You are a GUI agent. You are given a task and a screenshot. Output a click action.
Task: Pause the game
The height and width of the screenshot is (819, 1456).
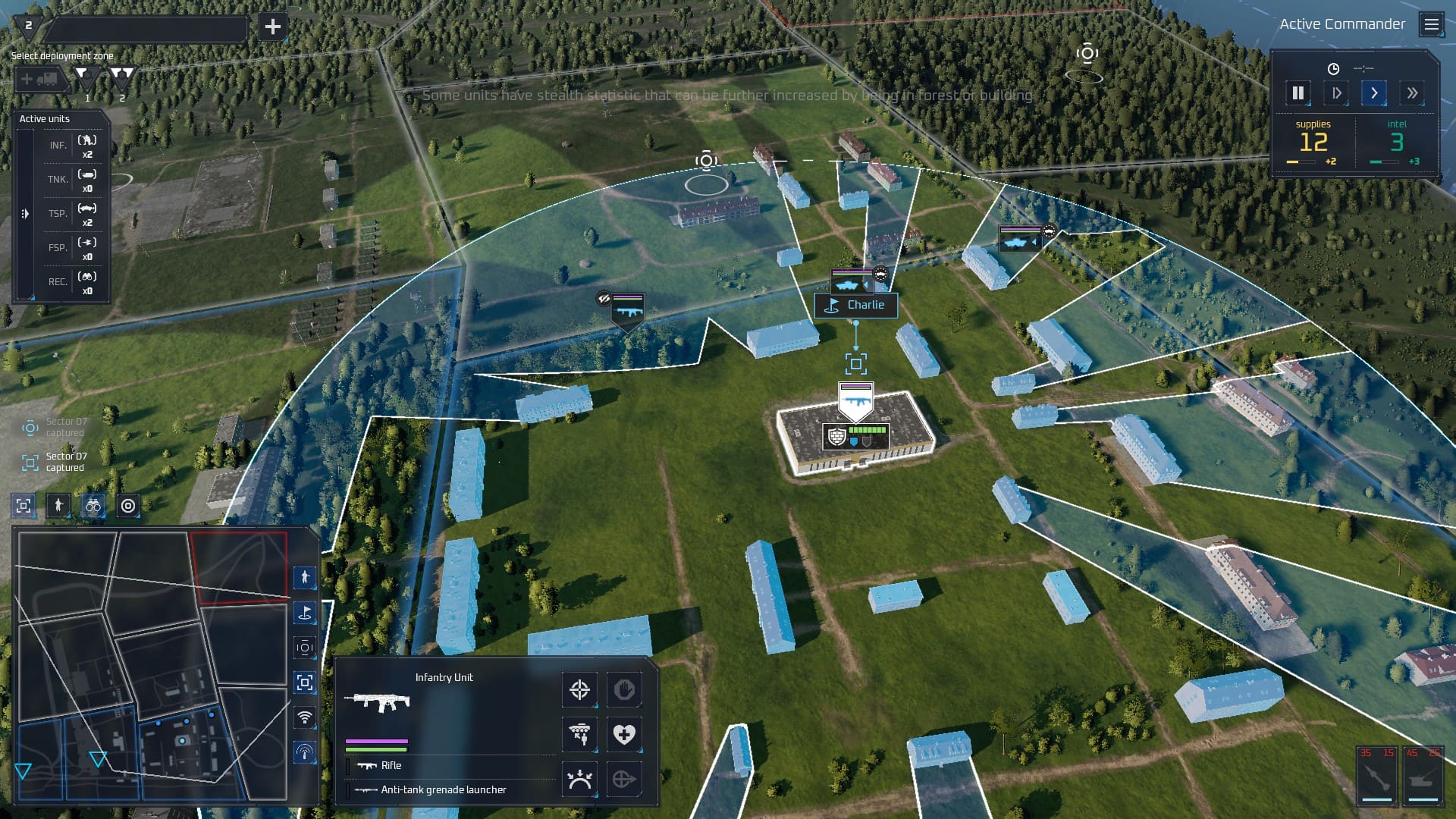pyautogui.click(x=1298, y=93)
